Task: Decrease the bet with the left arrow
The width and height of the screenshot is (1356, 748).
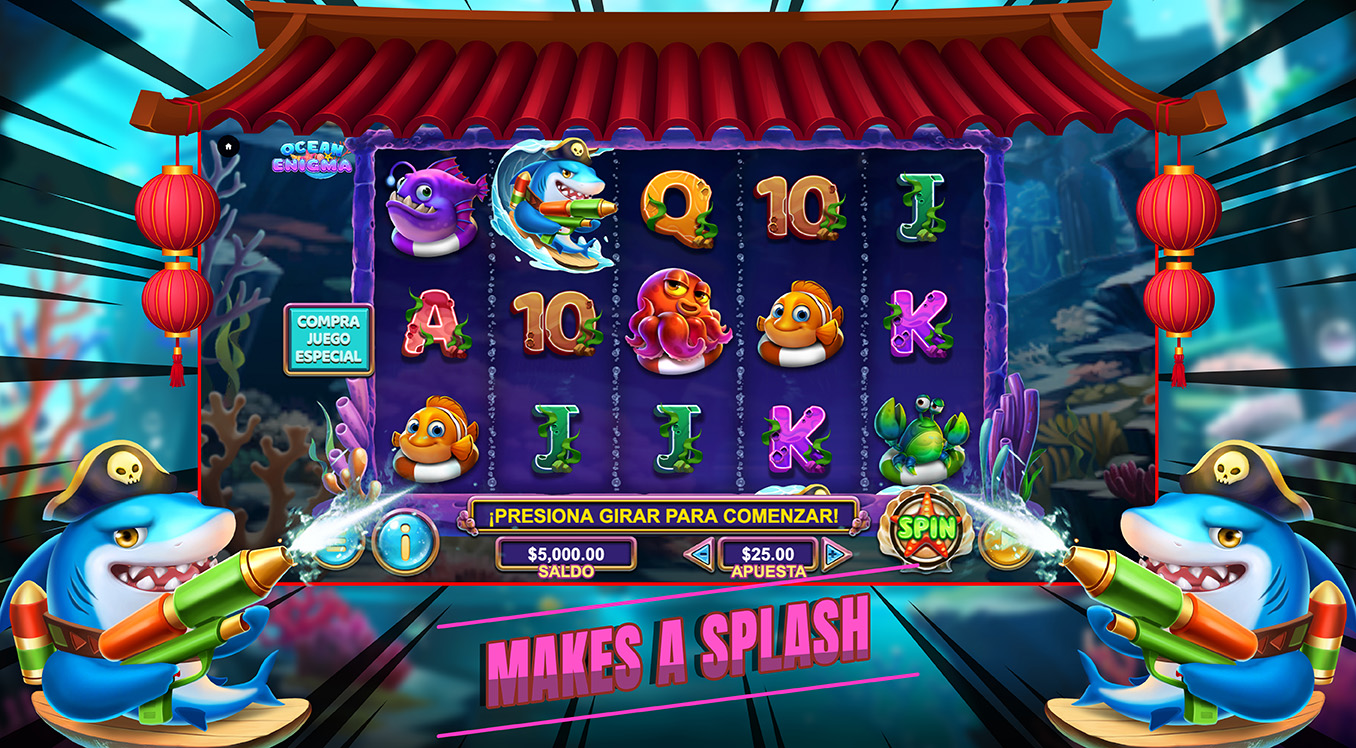Action: (700, 553)
